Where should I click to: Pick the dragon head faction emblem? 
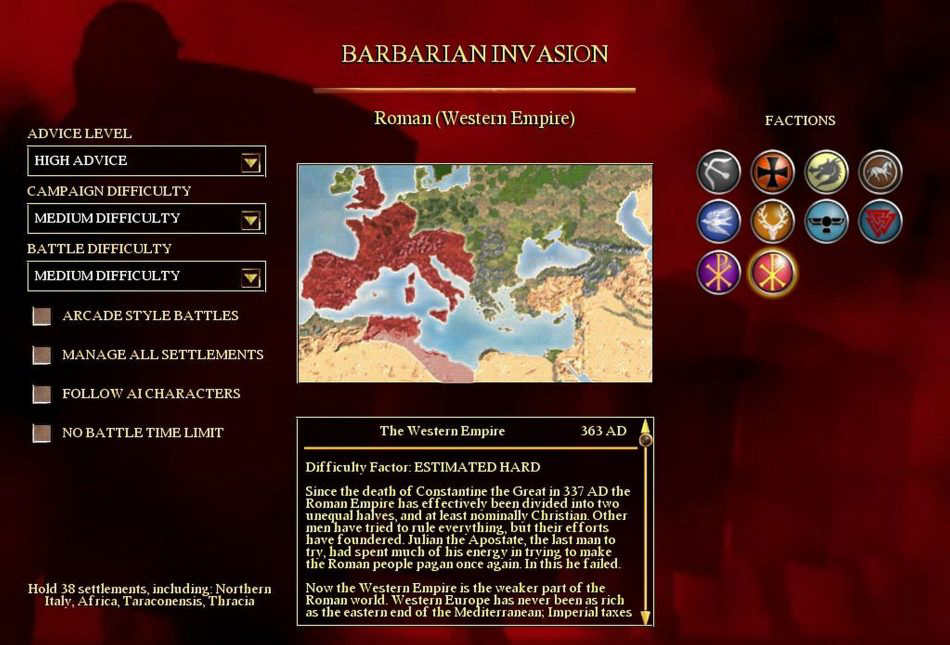[x=826, y=171]
